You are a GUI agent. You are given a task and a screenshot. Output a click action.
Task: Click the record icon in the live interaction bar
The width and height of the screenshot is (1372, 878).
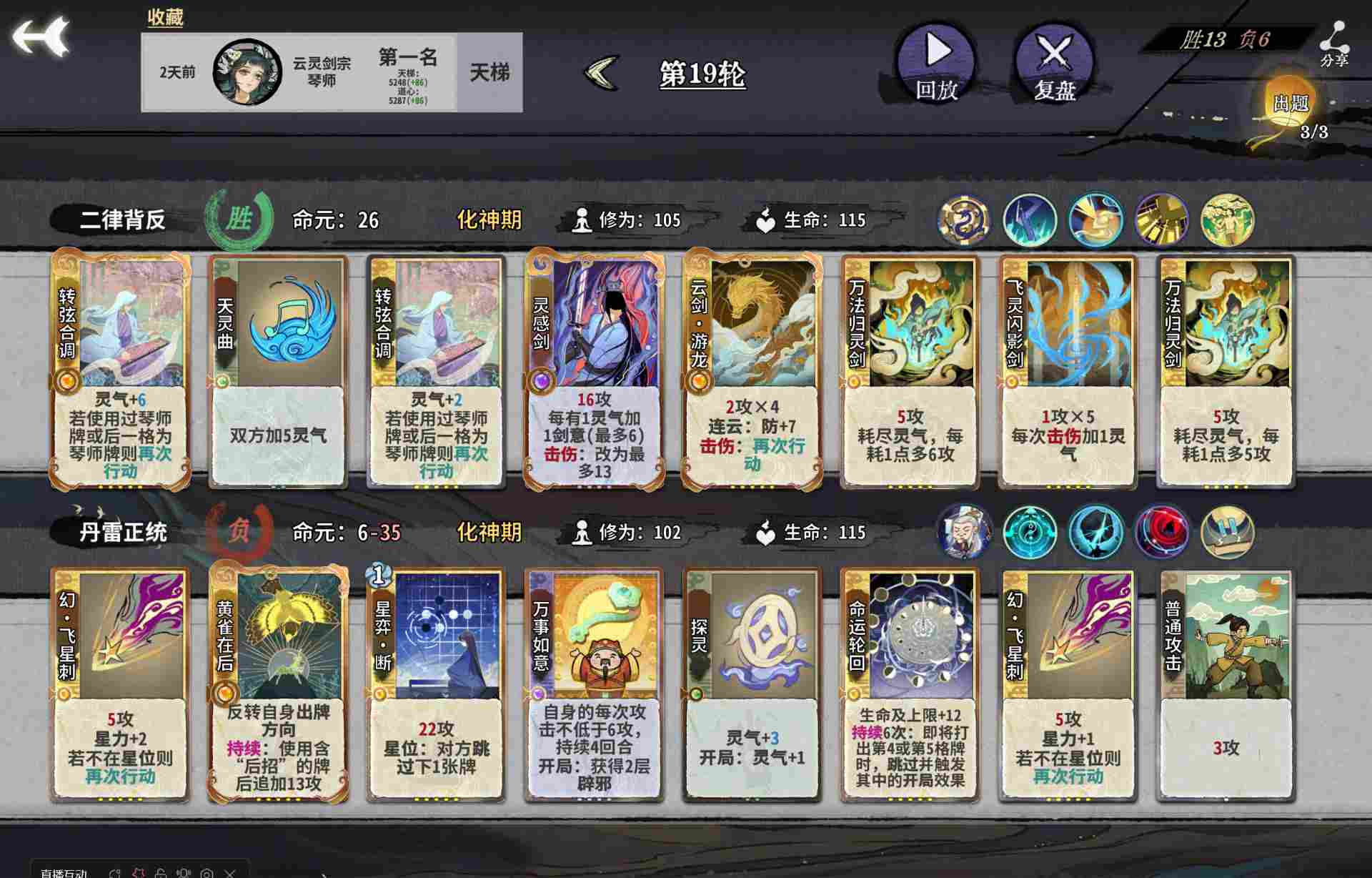[207, 872]
